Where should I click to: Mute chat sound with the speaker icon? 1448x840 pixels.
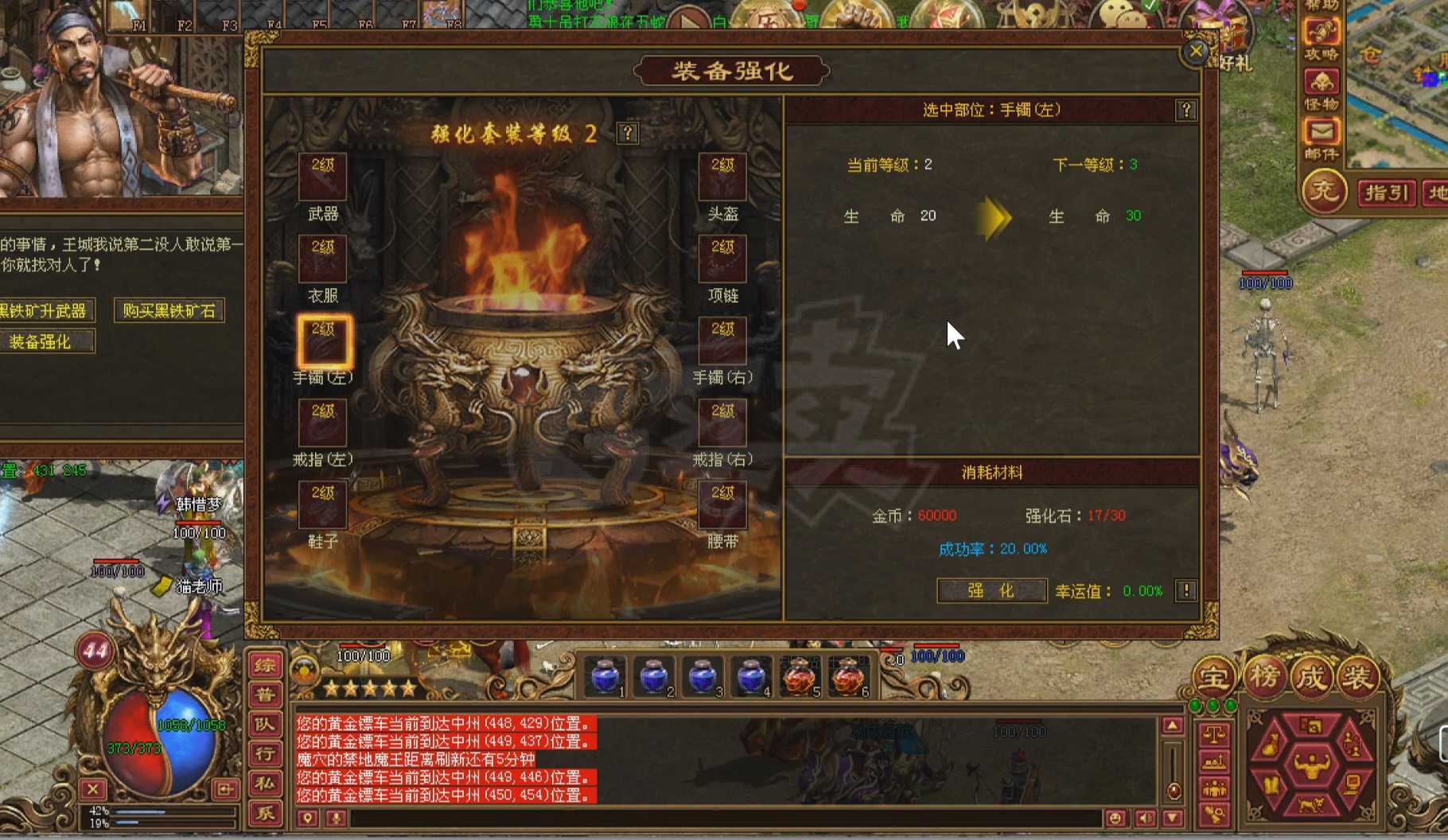pos(1146,817)
